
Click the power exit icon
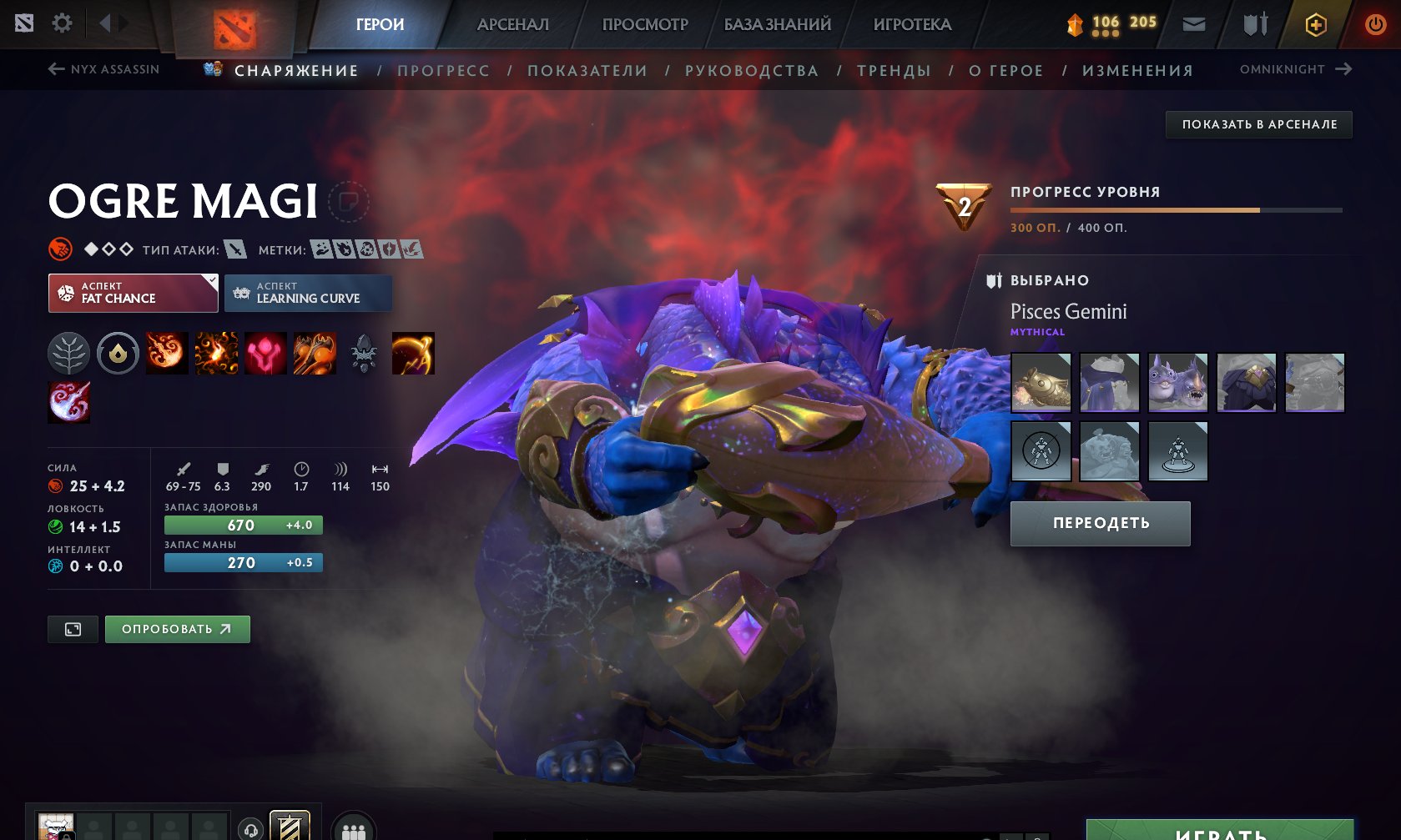(1375, 23)
